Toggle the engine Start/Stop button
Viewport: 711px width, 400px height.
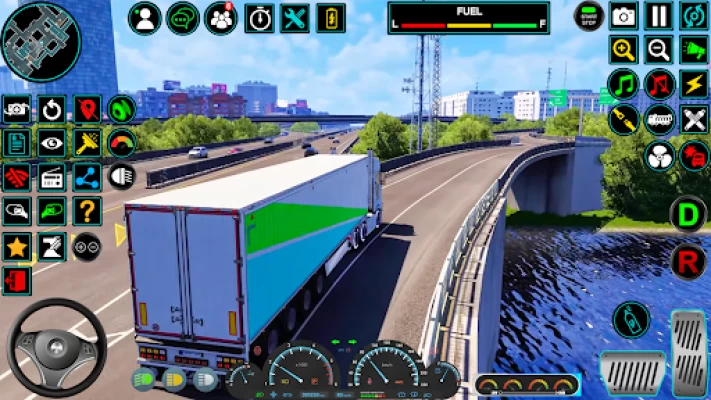coord(588,16)
